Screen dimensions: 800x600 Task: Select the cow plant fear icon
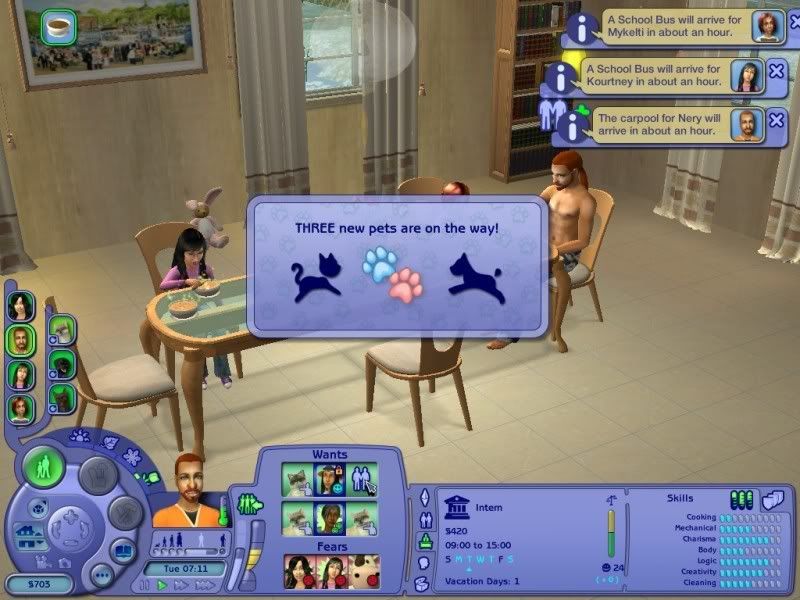point(364,570)
